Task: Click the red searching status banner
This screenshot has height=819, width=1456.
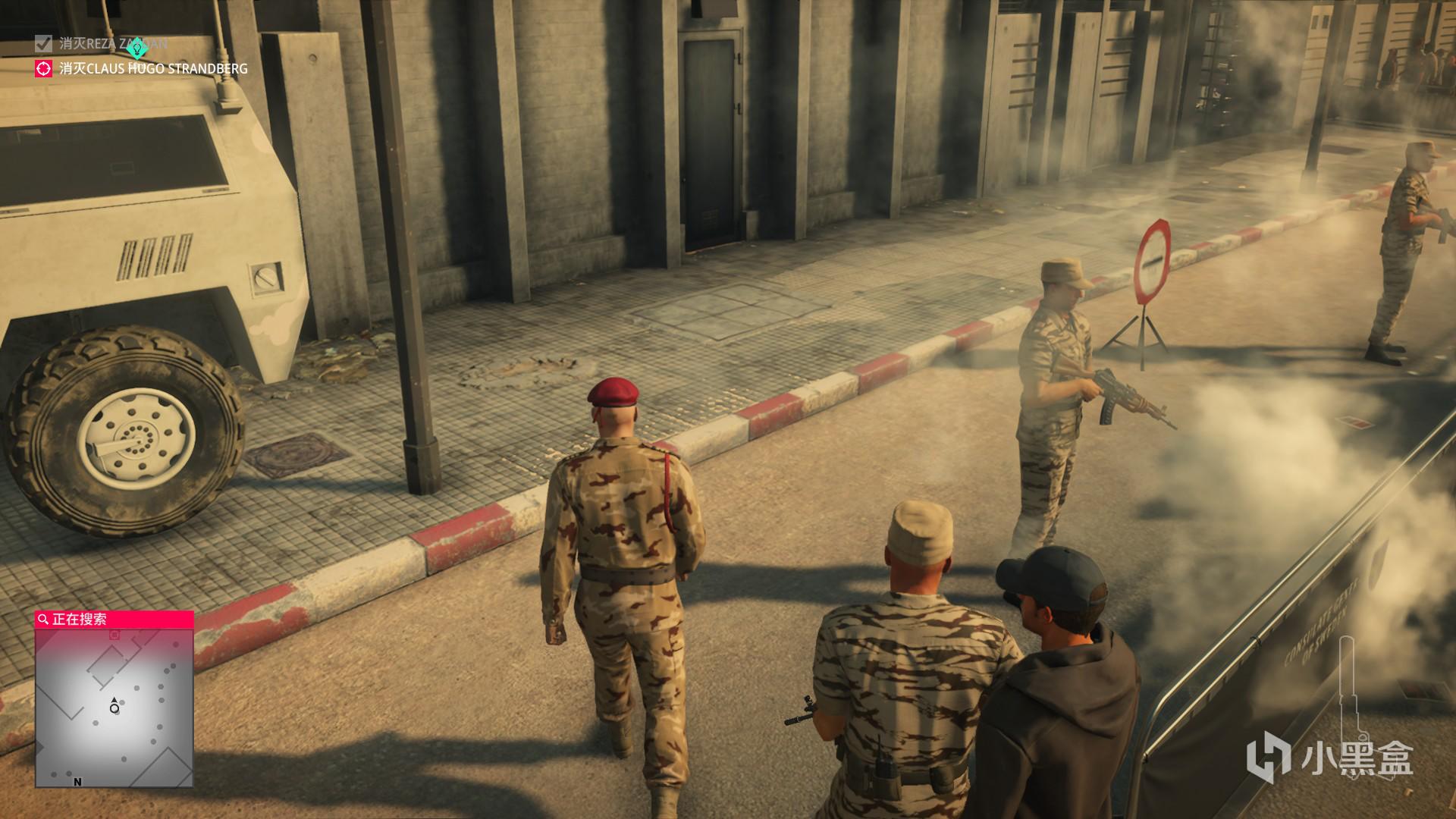Action: point(114,620)
